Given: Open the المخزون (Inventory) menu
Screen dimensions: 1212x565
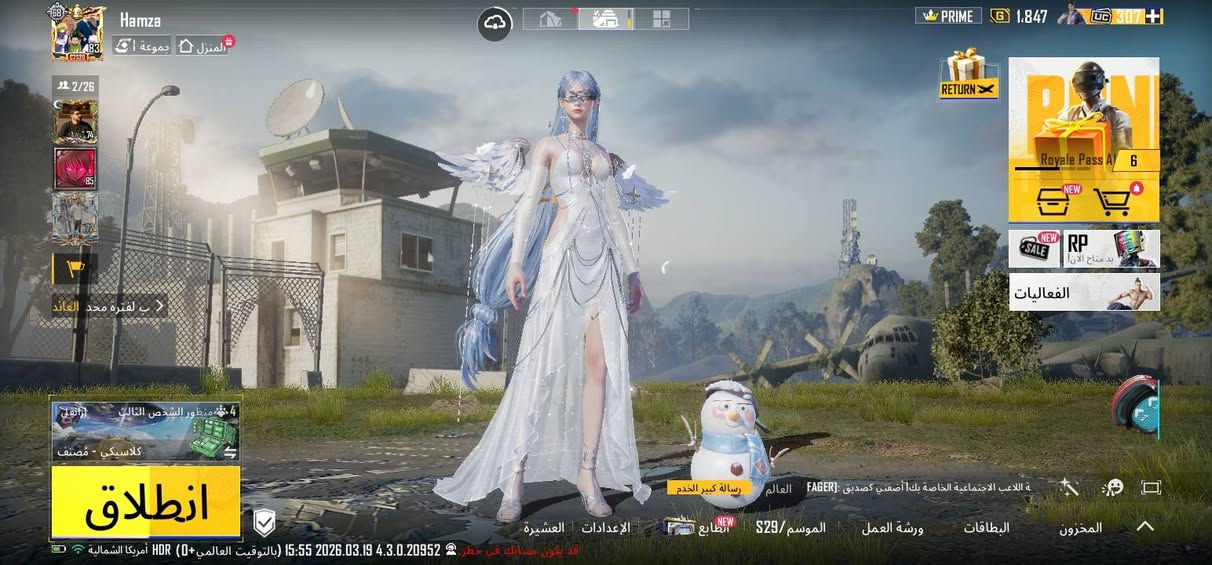Looking at the screenshot, I should pos(1081,527).
